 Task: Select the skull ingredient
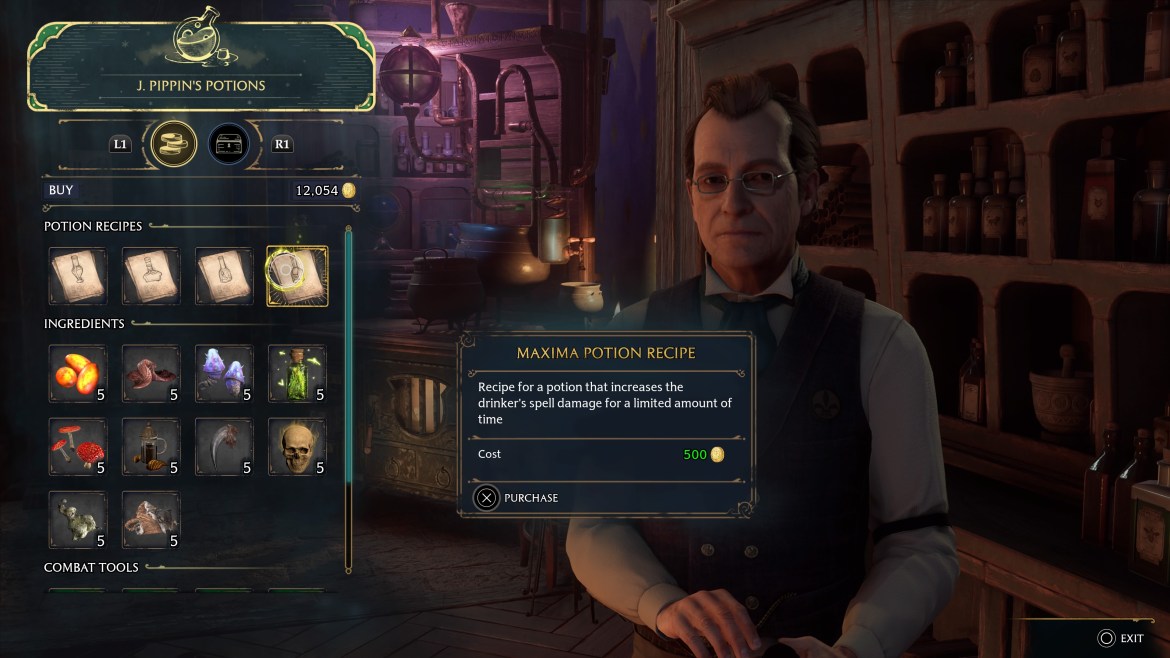click(297, 447)
